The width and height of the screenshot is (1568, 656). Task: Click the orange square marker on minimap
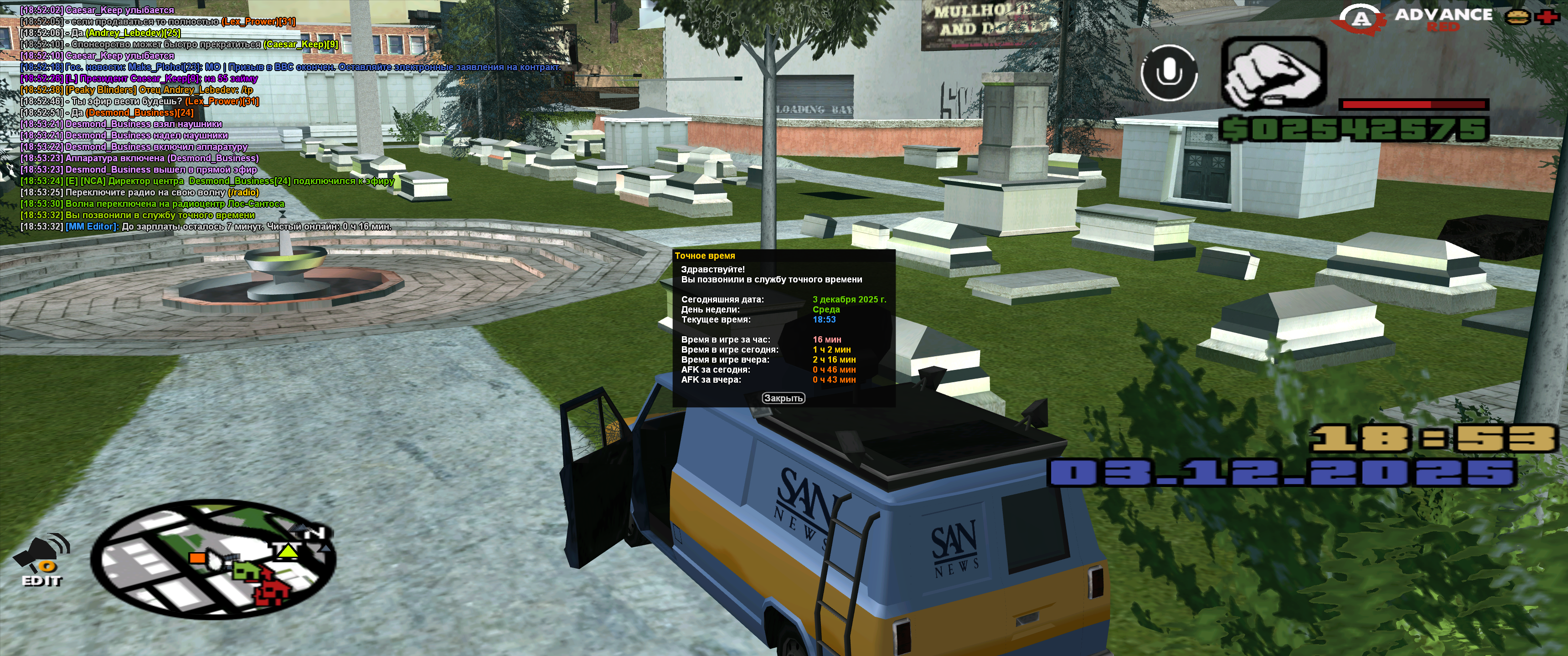pos(196,558)
